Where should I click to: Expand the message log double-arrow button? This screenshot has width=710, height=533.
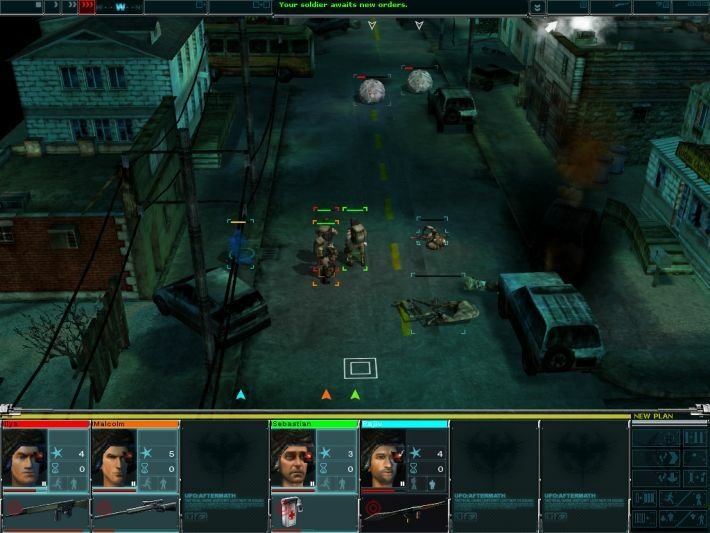click(538, 7)
